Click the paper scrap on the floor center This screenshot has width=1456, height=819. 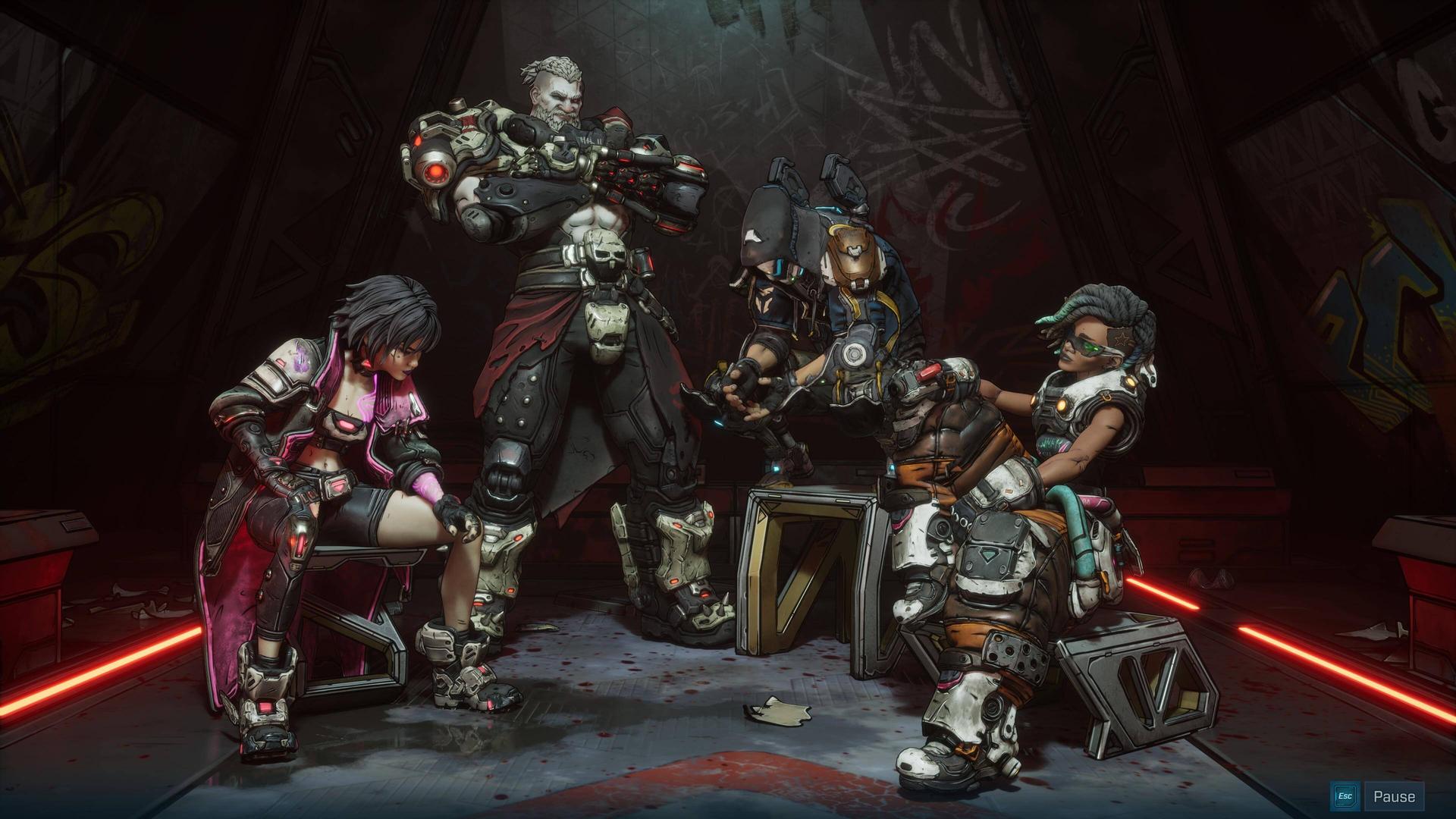click(x=773, y=709)
